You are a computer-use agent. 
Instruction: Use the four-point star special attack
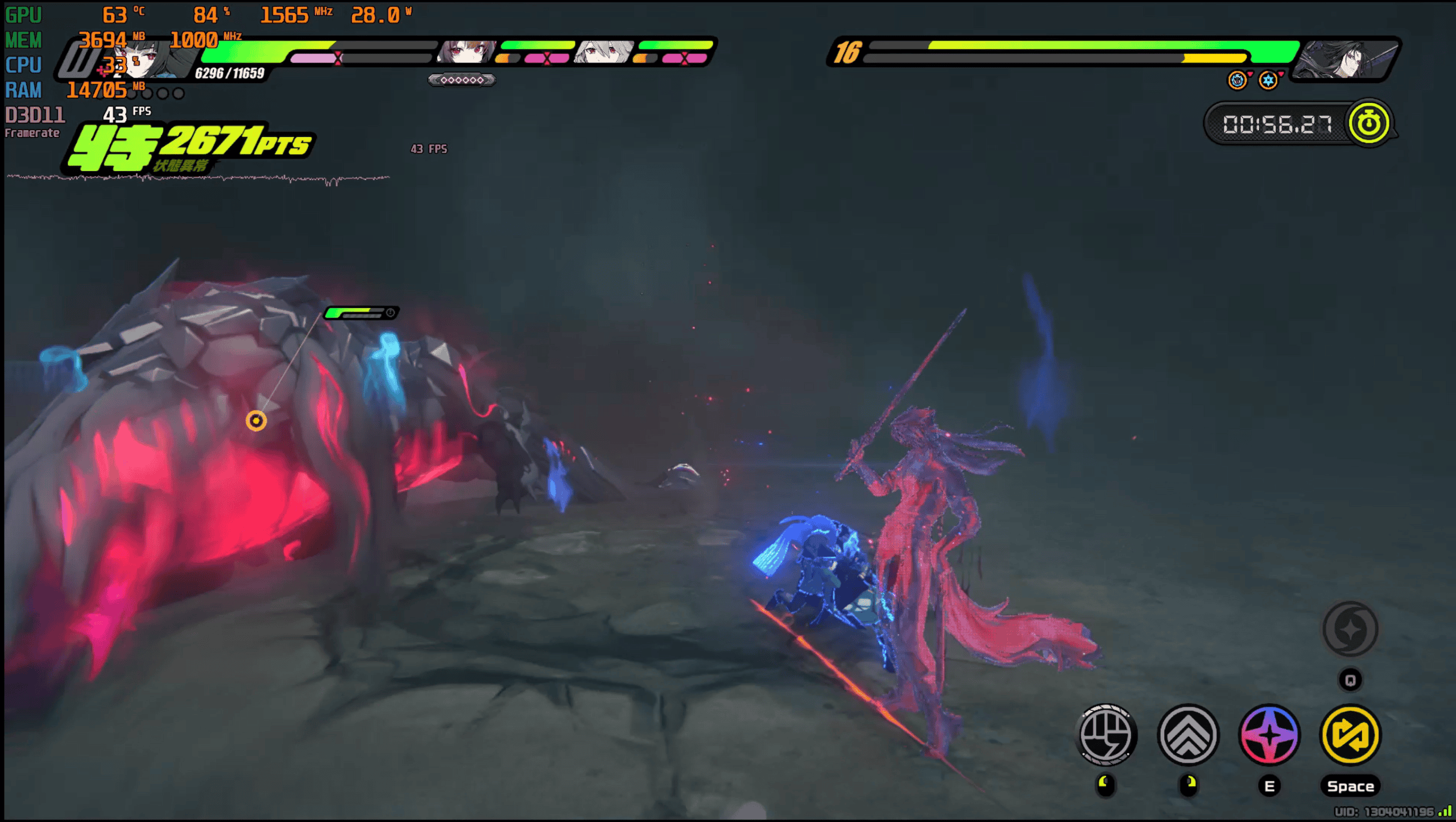pyautogui.click(x=1269, y=735)
